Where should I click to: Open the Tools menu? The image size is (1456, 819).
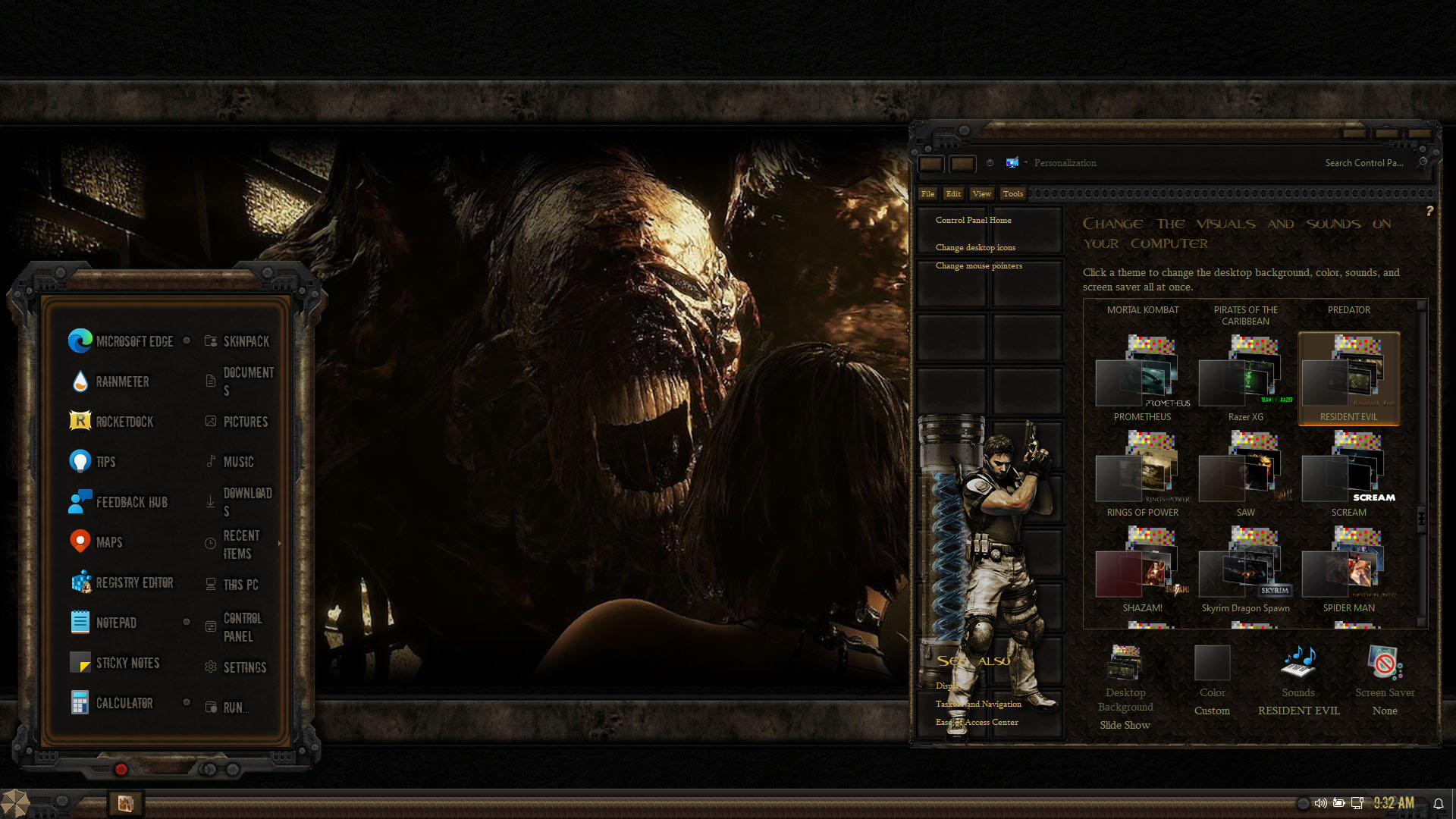click(1012, 194)
